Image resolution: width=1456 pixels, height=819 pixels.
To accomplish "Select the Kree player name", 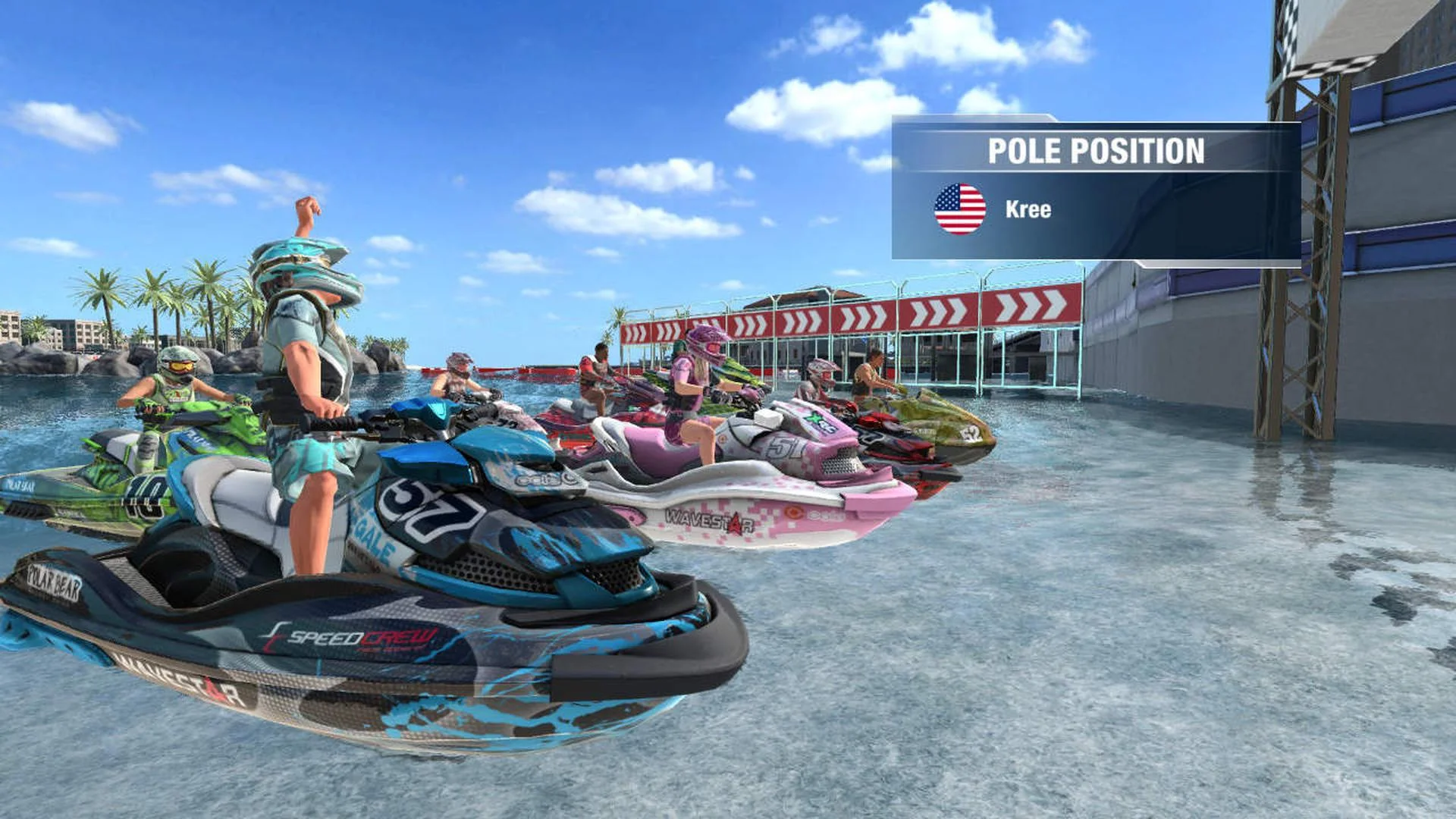I will tap(1028, 208).
